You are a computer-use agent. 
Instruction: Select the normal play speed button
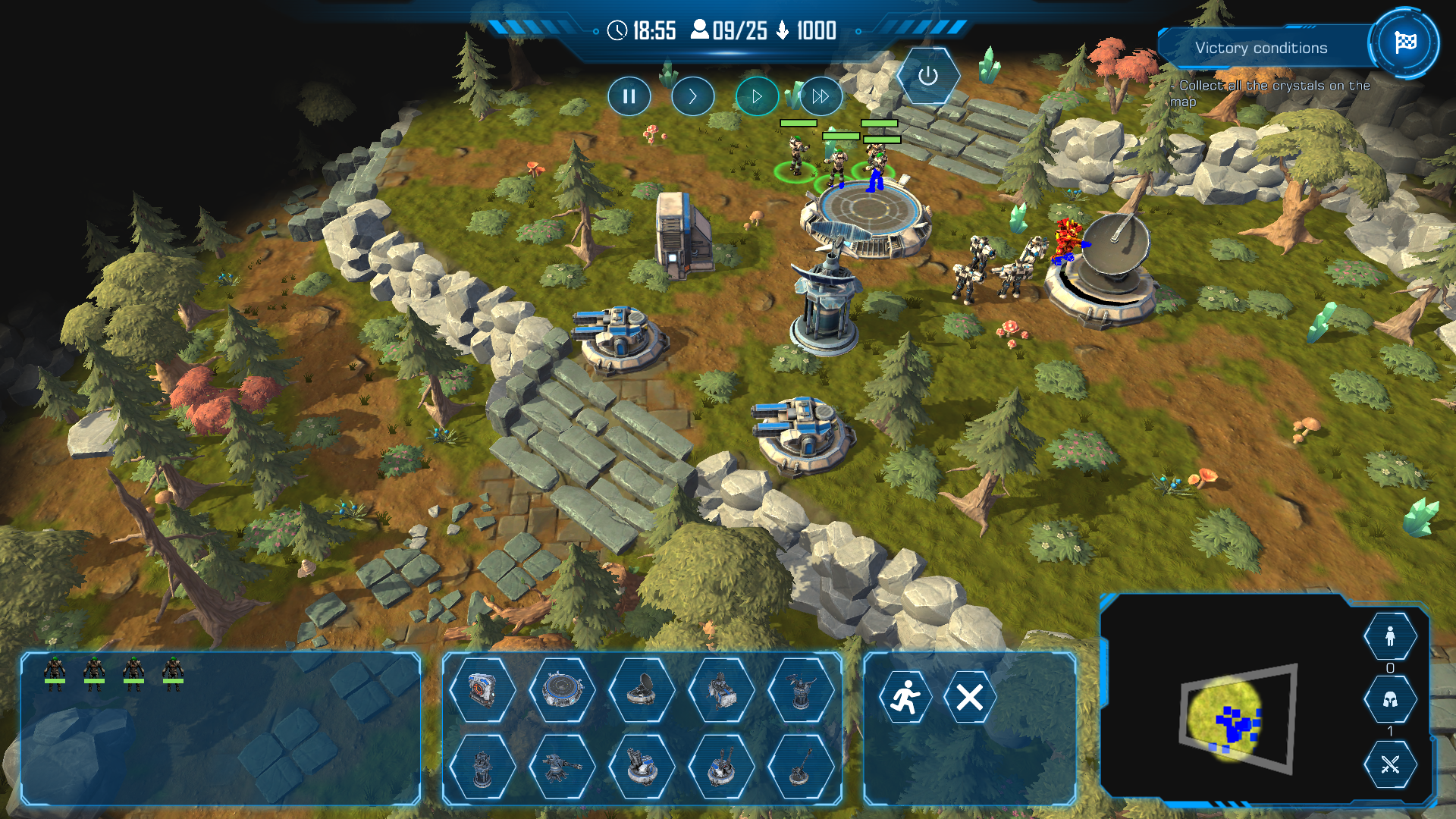coord(756,96)
